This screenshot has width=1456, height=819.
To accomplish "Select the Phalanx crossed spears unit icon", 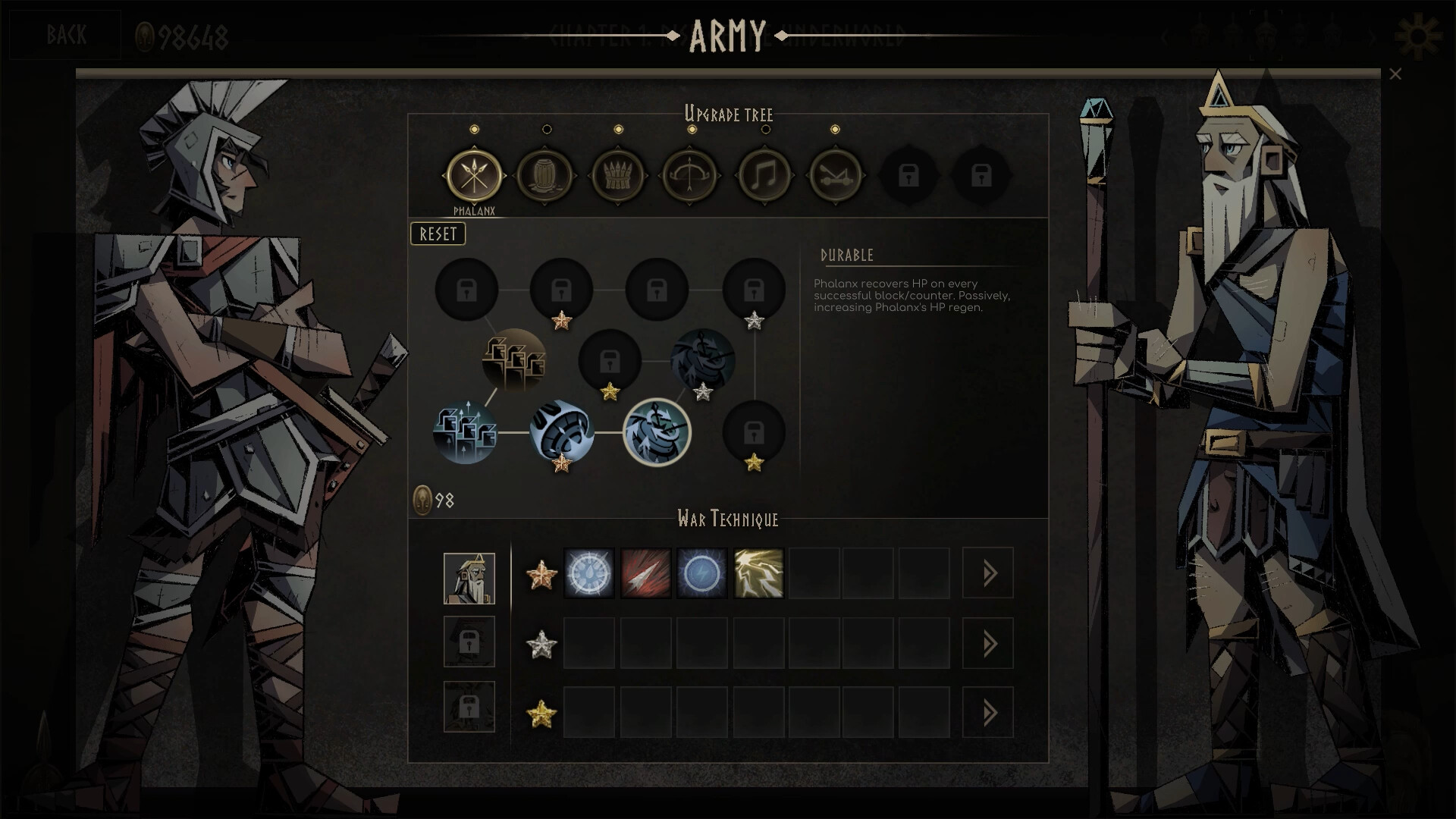I will tap(475, 175).
